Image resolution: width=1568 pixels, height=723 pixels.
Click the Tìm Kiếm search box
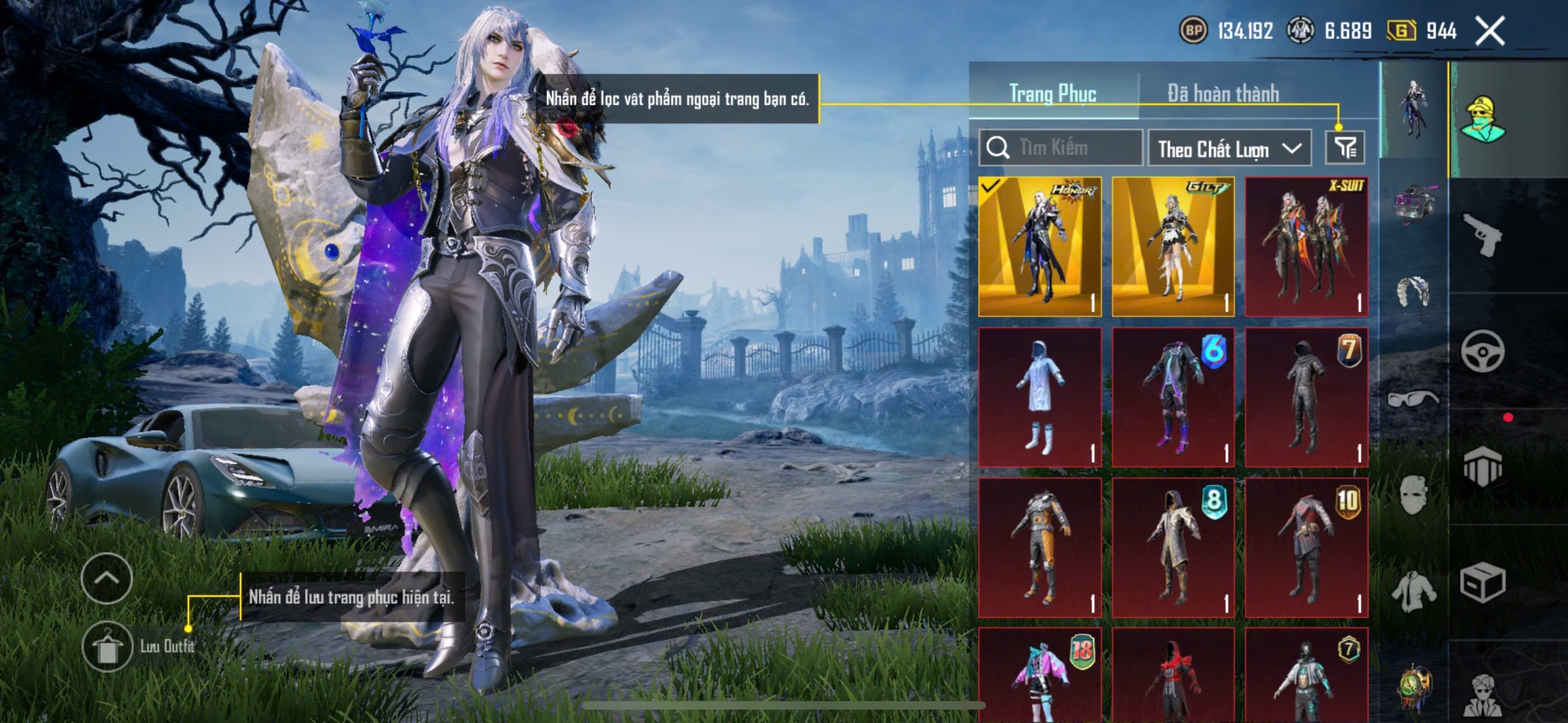(x=1061, y=148)
